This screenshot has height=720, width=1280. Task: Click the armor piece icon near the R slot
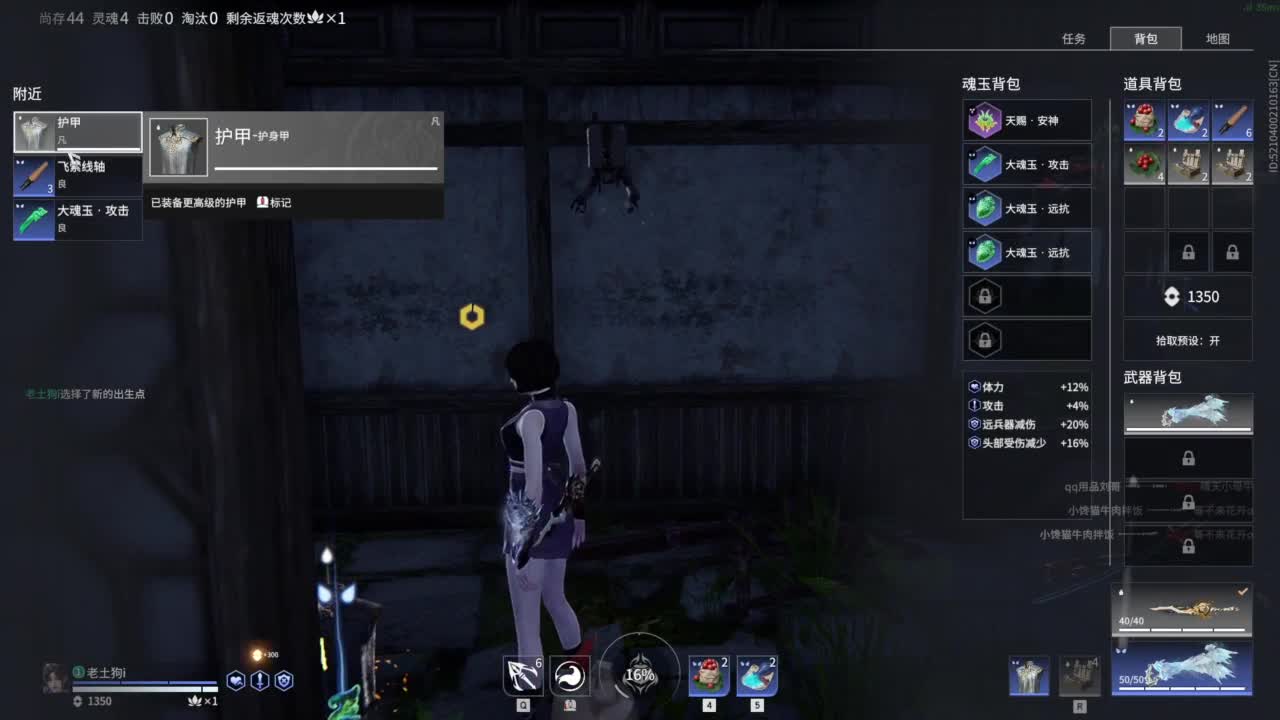[1029, 676]
